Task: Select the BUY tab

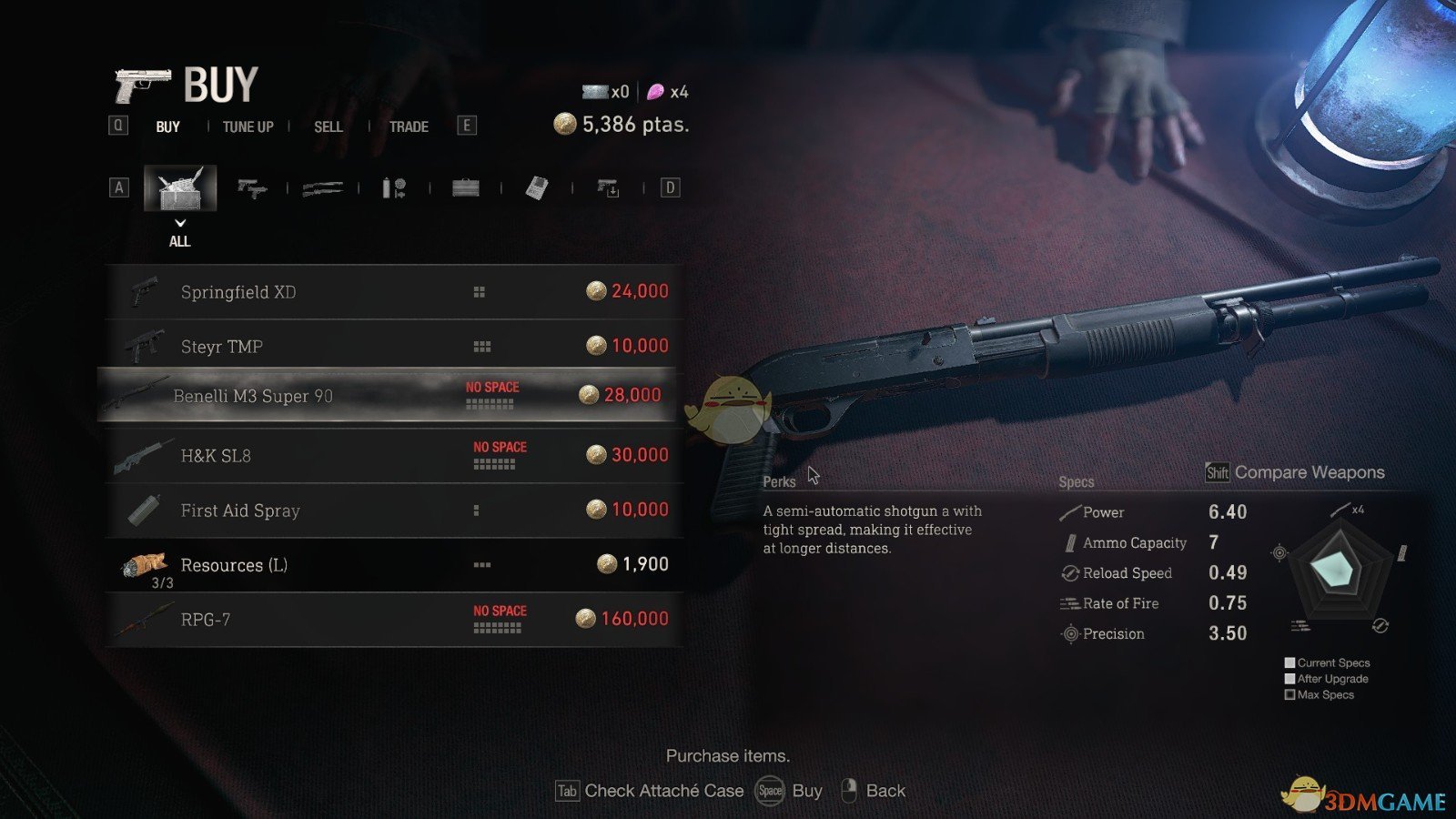Action: coord(168,126)
